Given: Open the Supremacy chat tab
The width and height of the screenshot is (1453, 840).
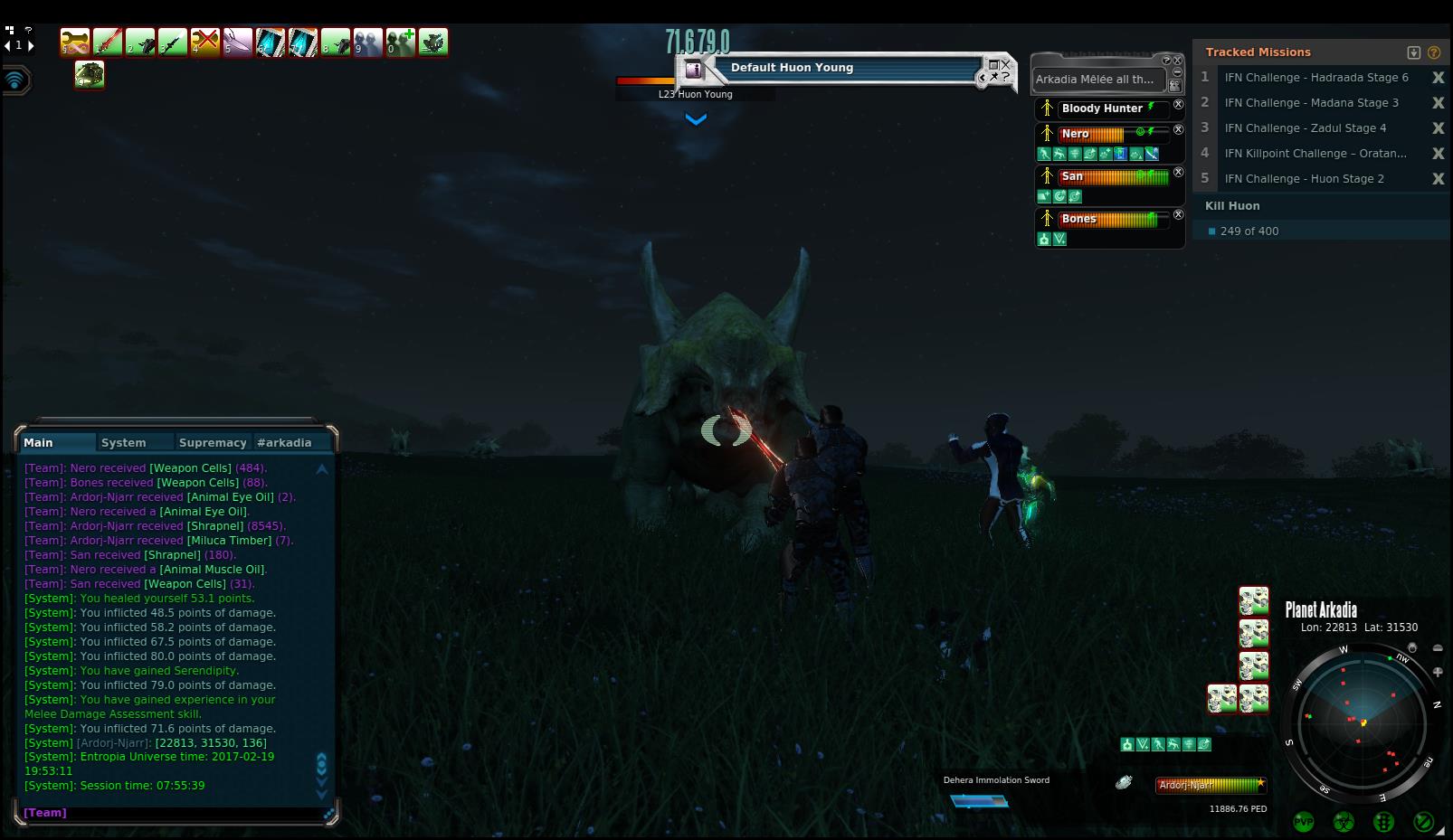Looking at the screenshot, I should 213,442.
